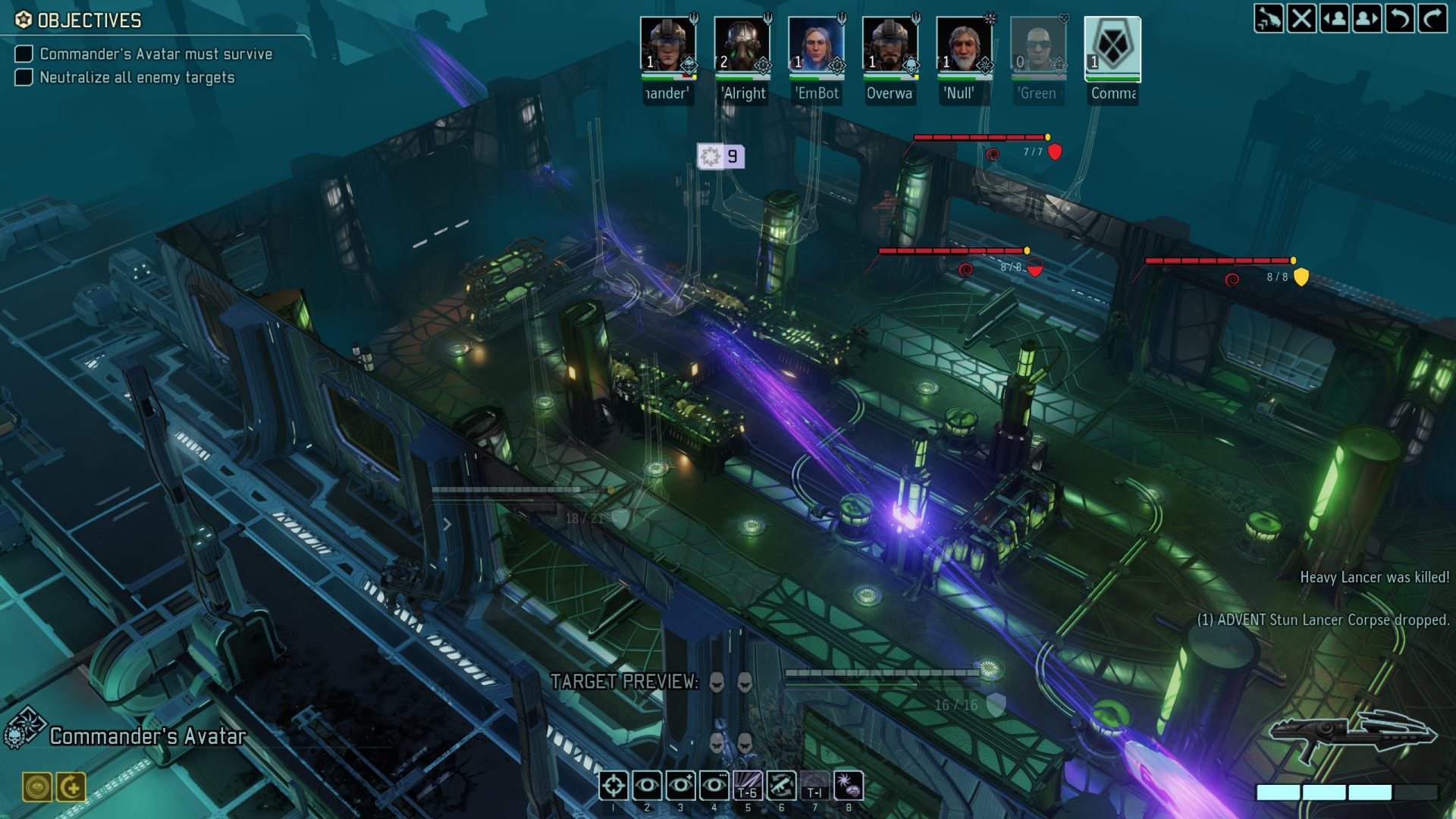Select soldier portrait labeled 'EmBot'

click(817, 47)
